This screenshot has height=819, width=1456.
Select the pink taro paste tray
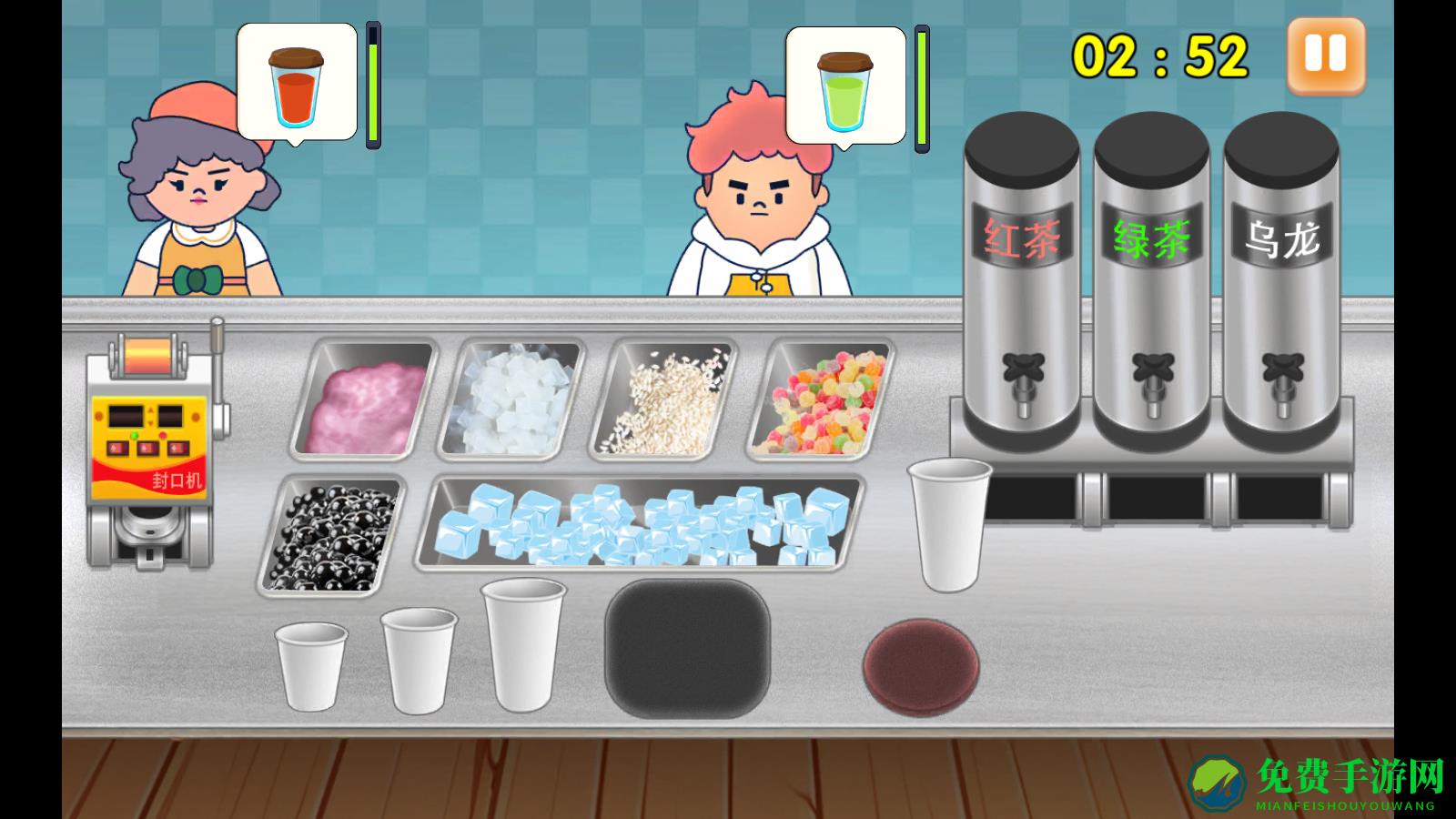coord(365,400)
